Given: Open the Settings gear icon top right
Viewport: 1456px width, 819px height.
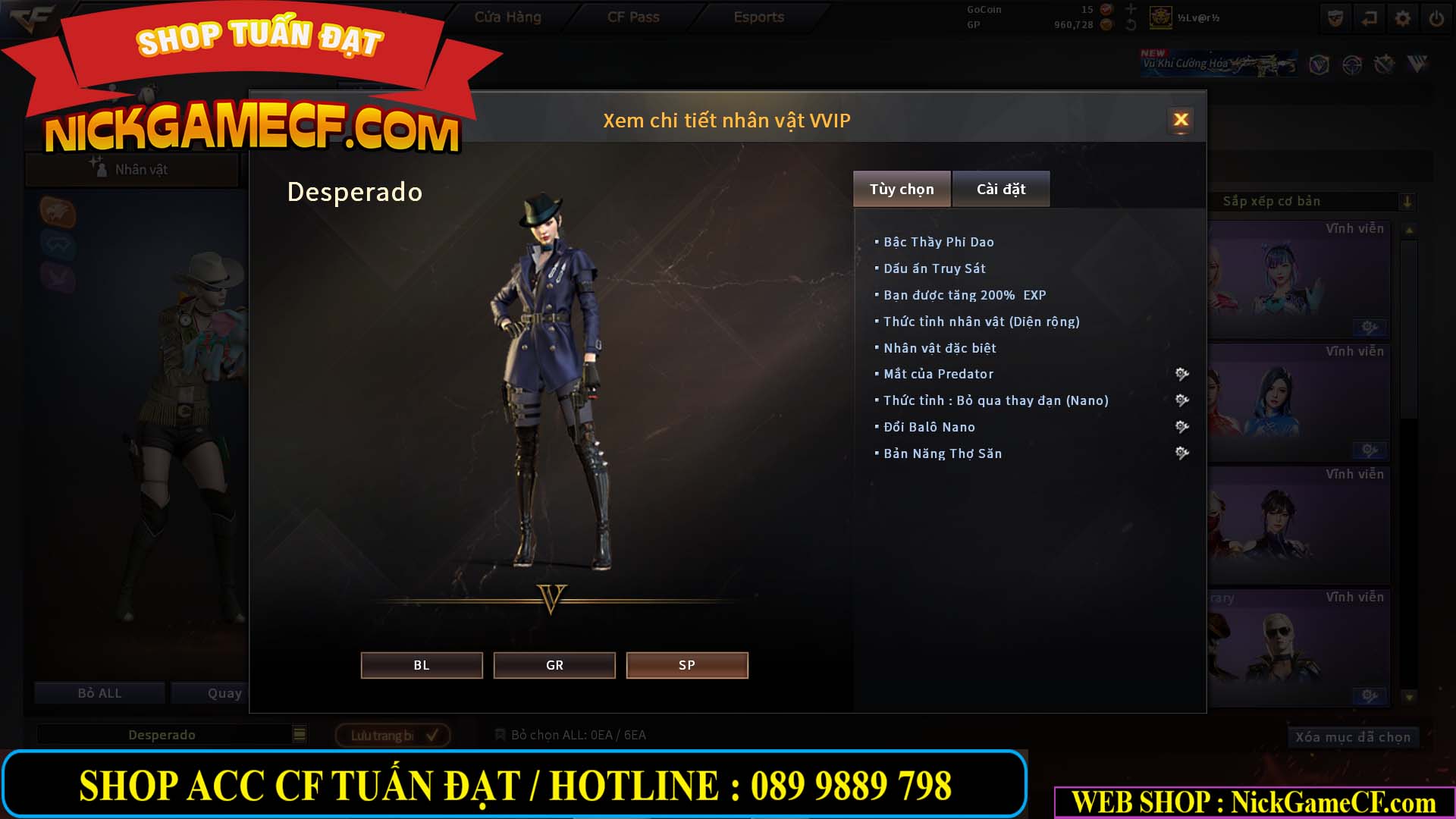Looking at the screenshot, I should coord(1403,18).
